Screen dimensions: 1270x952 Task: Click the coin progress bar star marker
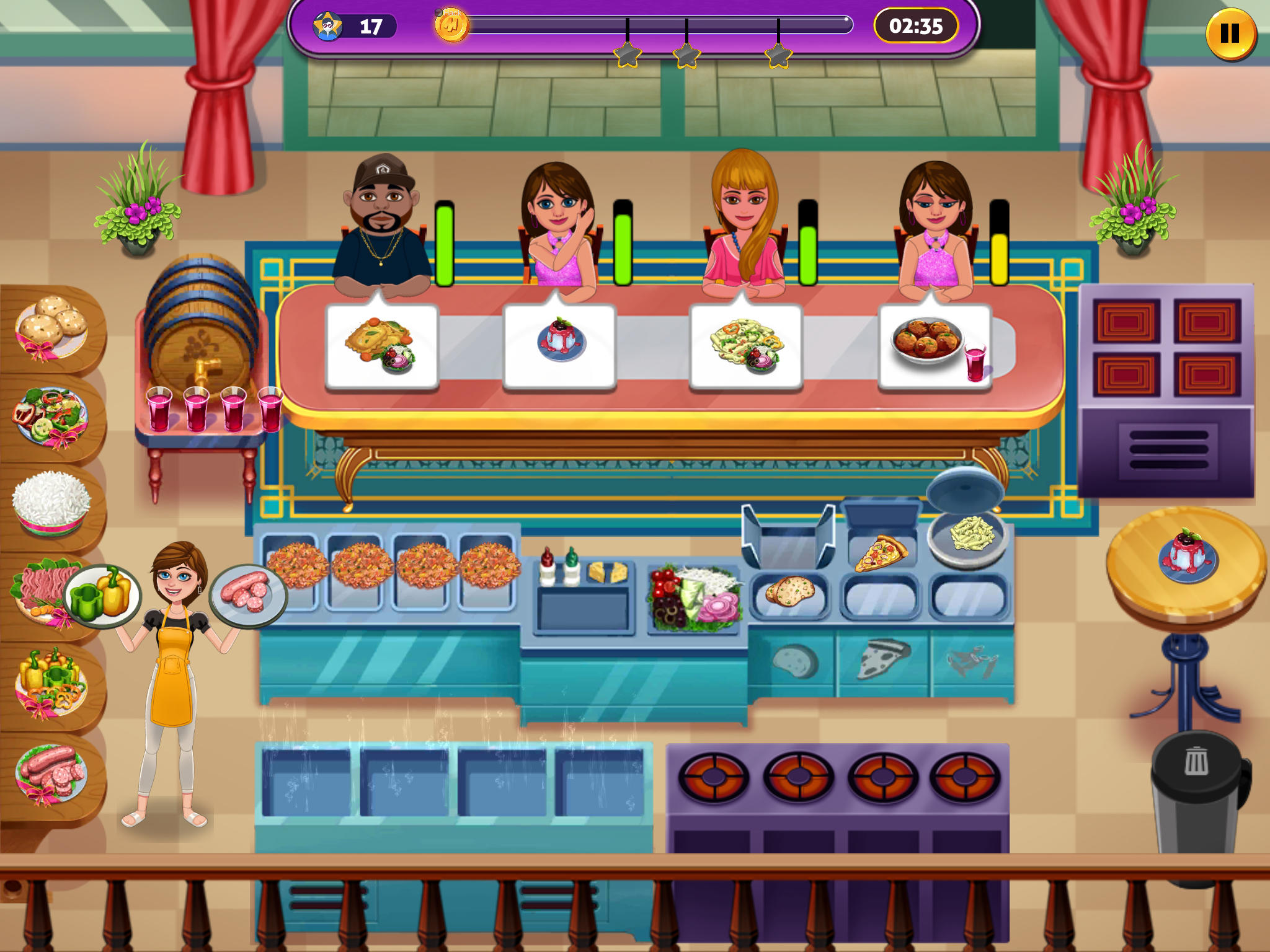(628, 53)
